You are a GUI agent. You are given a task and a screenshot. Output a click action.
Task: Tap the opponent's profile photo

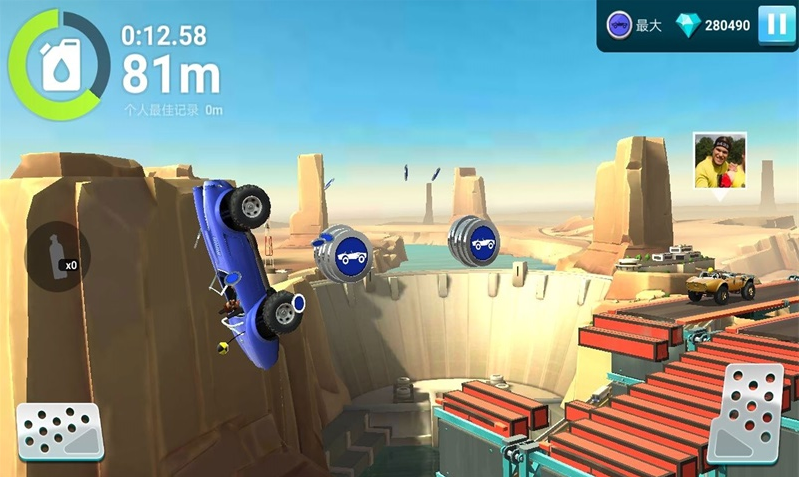719,160
